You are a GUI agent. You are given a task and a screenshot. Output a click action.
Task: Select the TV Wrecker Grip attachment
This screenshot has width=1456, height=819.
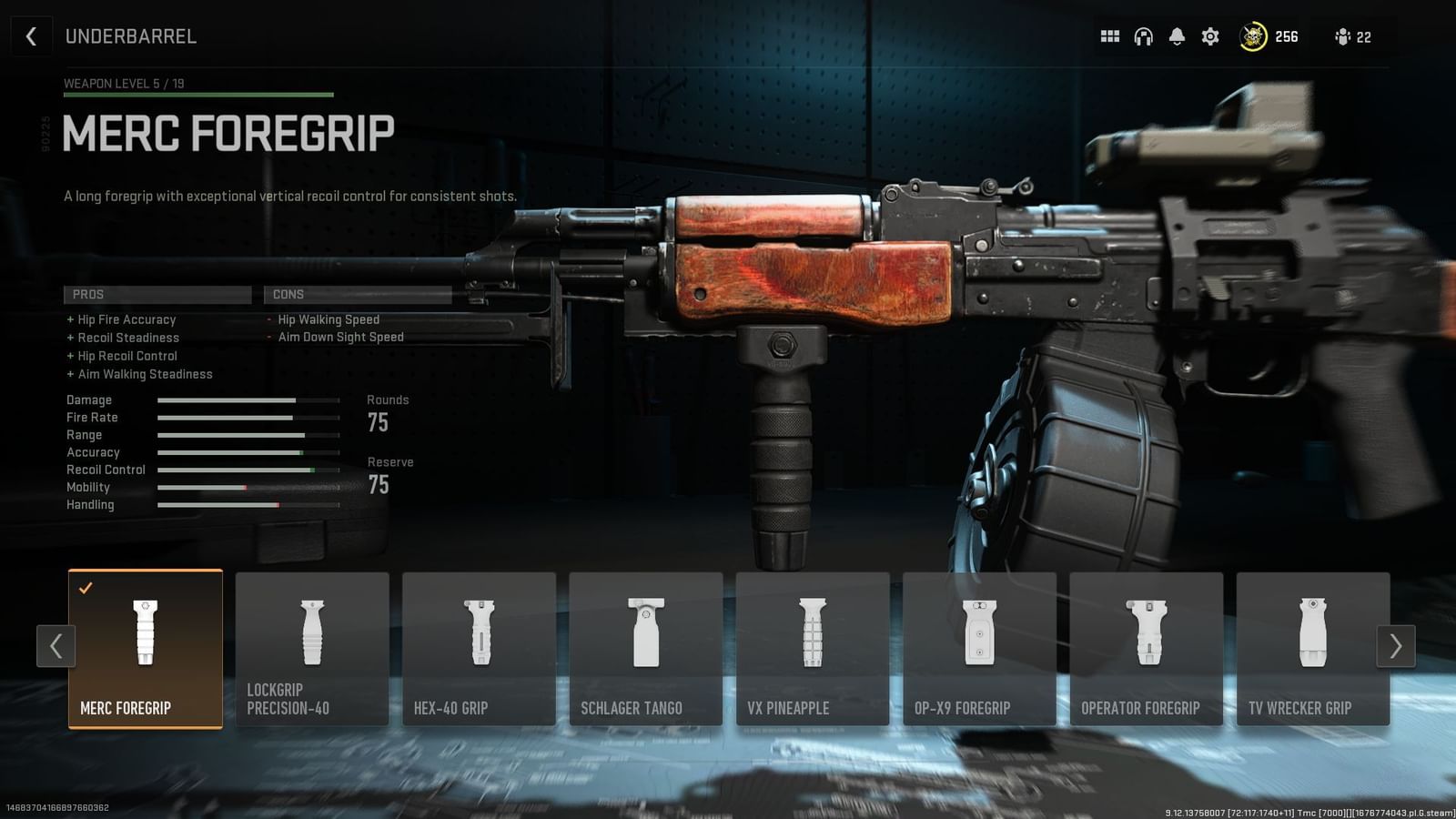pos(1313,648)
